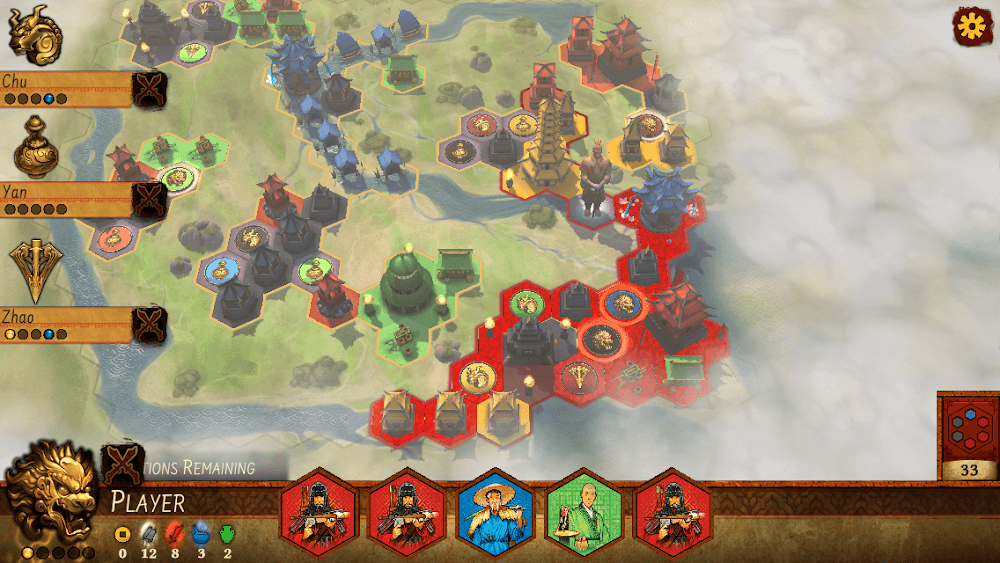This screenshot has width=1000, height=563.
Task: Open the Player's golden lion portrait
Action: click(50, 495)
